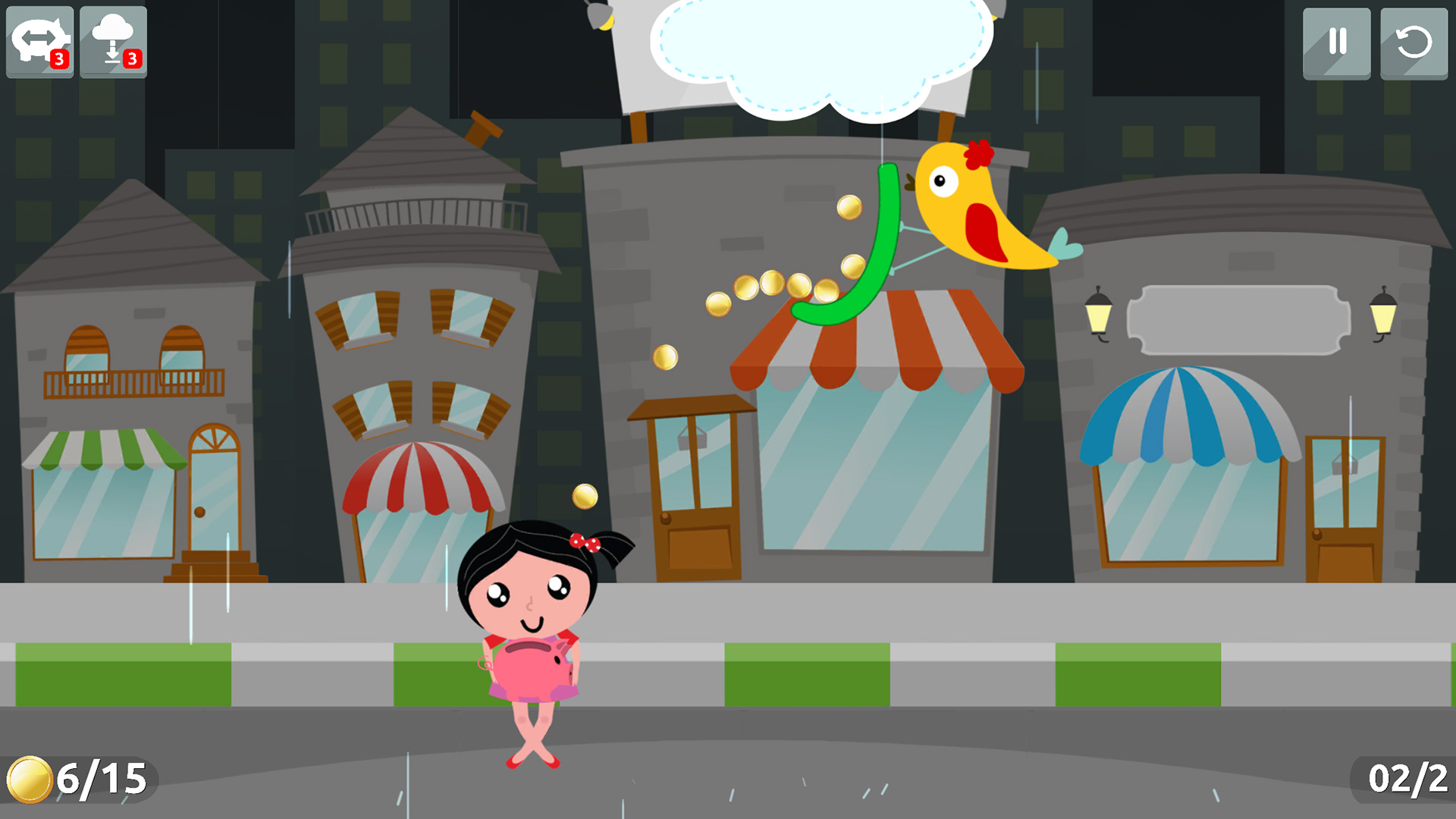The width and height of the screenshot is (1456, 819).
Task: Select the piggy bank swap power-up icon
Action: coord(40,42)
